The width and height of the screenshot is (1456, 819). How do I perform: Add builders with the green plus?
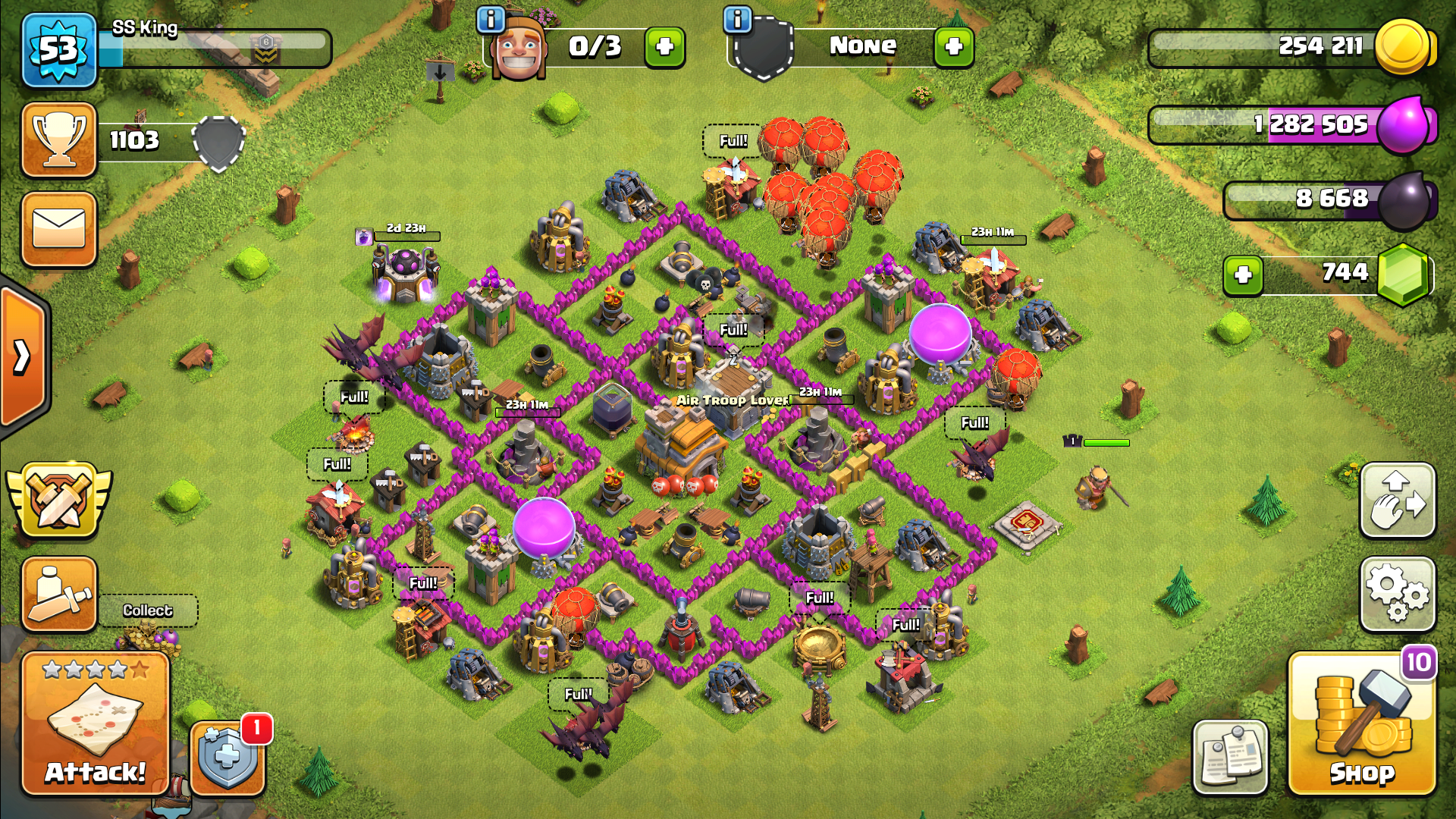pos(664,47)
